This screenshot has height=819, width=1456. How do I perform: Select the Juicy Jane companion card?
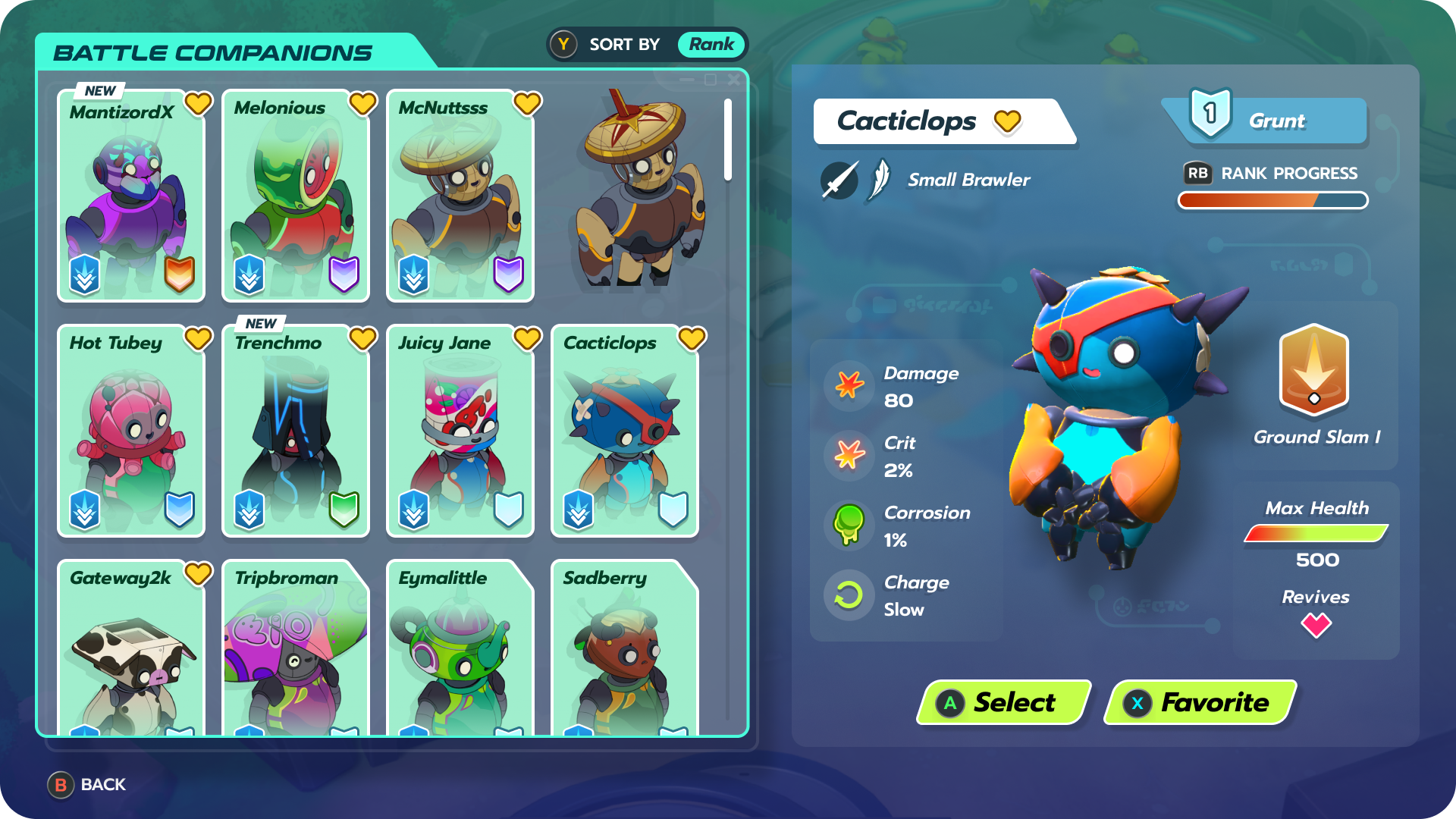point(460,432)
